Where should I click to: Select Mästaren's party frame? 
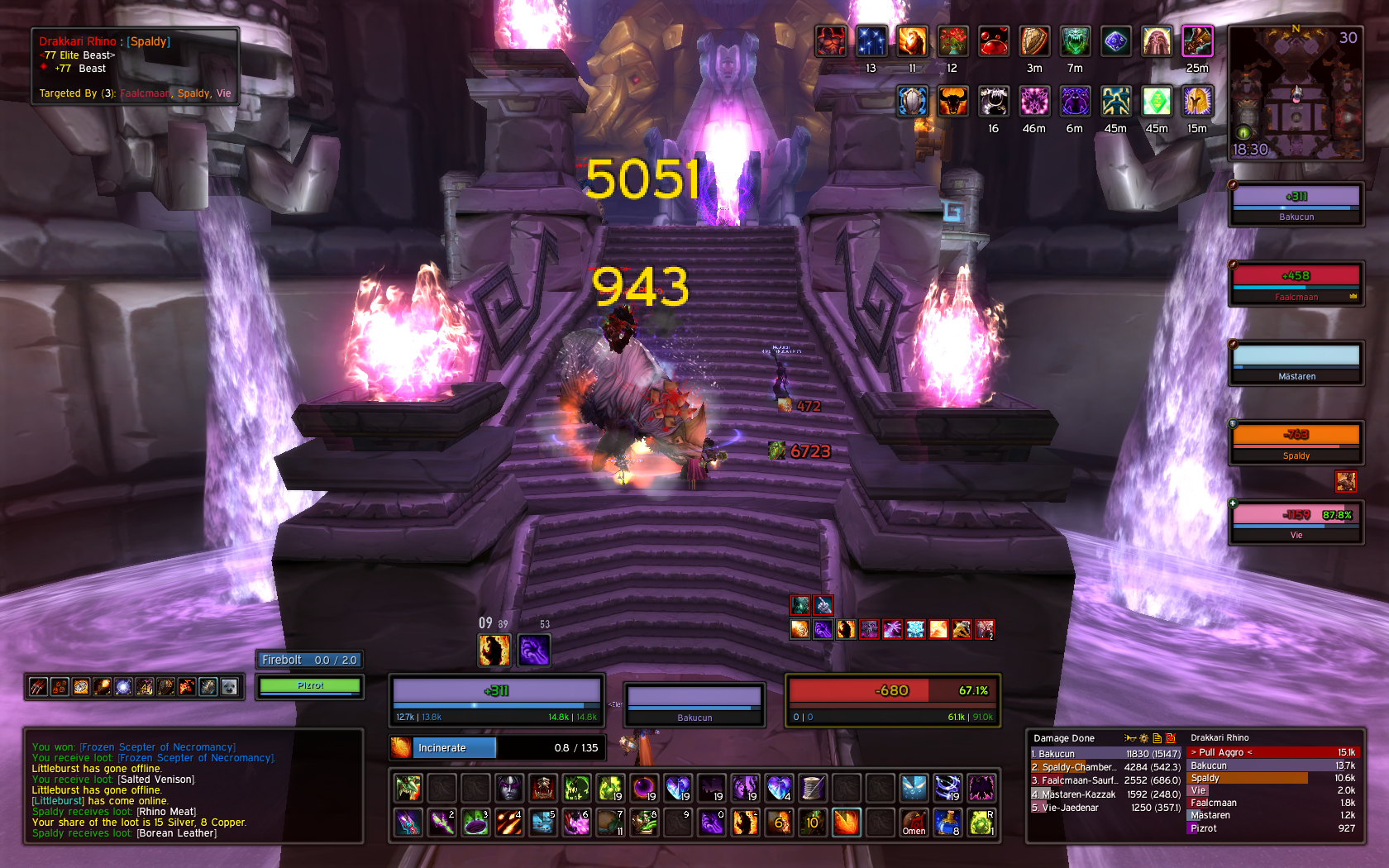(1296, 363)
